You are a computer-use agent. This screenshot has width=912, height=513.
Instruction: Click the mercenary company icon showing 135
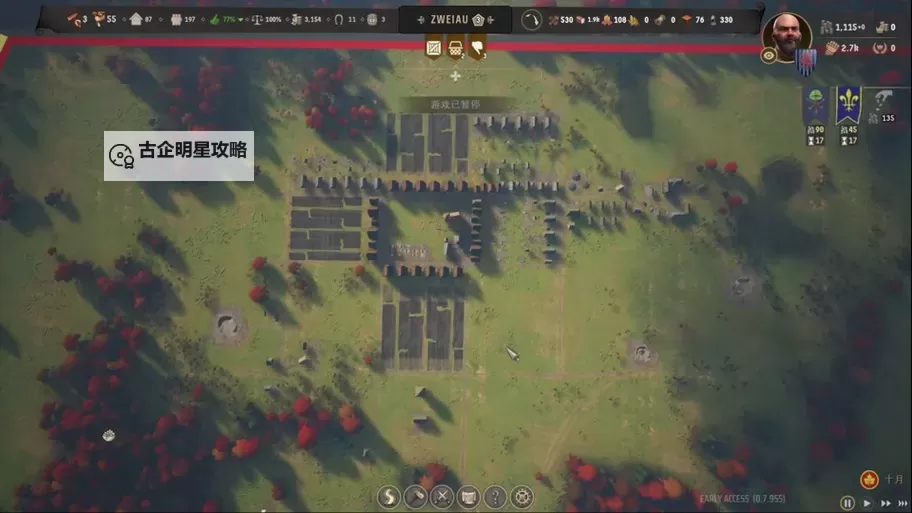click(882, 104)
